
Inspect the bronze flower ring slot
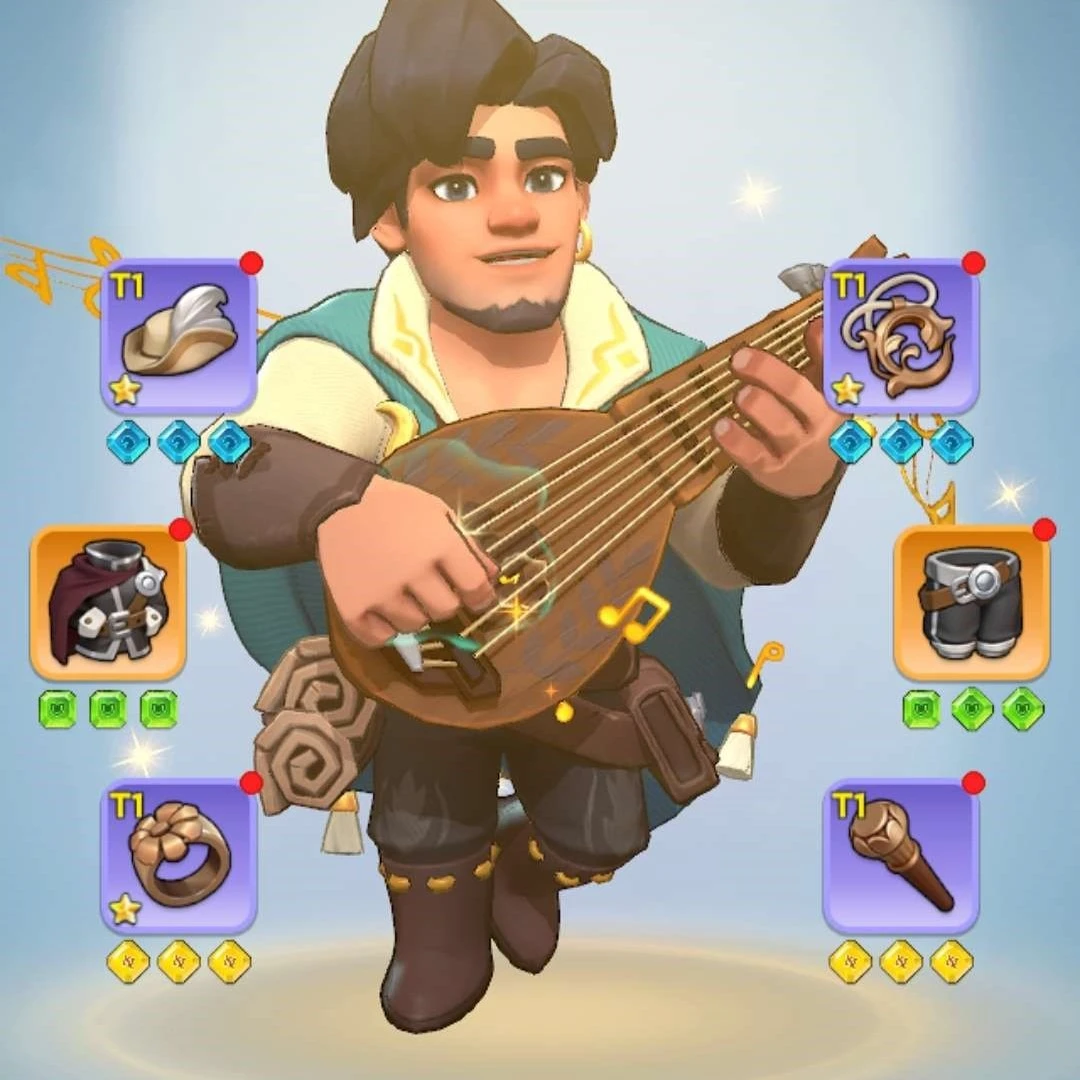(x=179, y=856)
